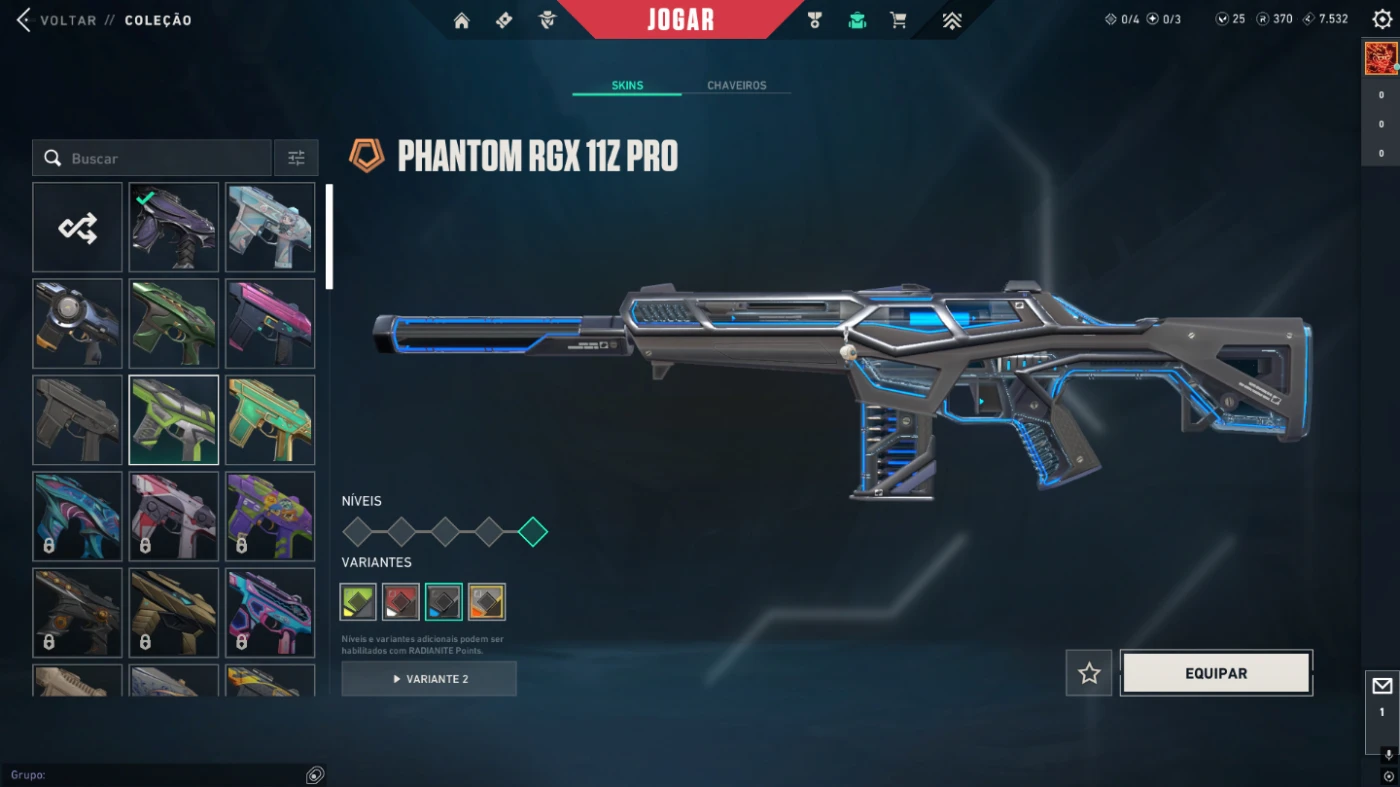Play the Variante 2 preview video
Screen dimensions: 1400x787
[x=429, y=679]
